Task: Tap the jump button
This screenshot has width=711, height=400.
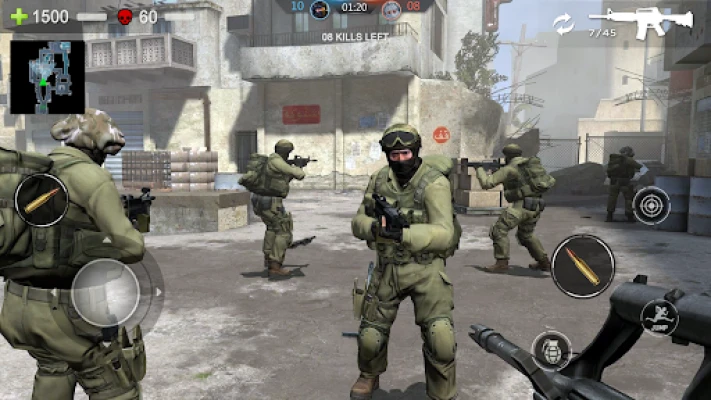Action: coord(658,317)
